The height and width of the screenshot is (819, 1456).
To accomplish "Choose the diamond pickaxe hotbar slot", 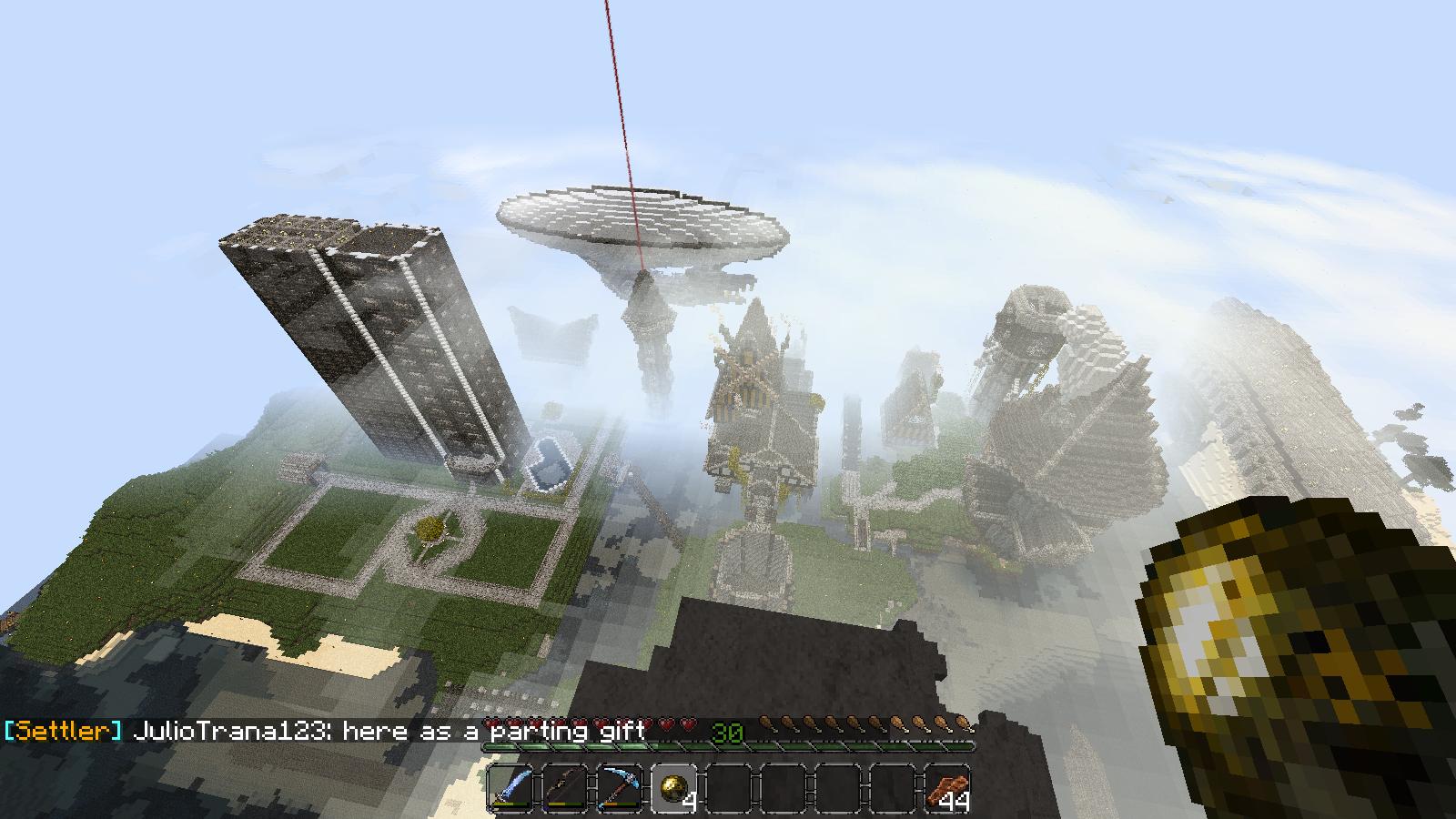I will [x=620, y=786].
